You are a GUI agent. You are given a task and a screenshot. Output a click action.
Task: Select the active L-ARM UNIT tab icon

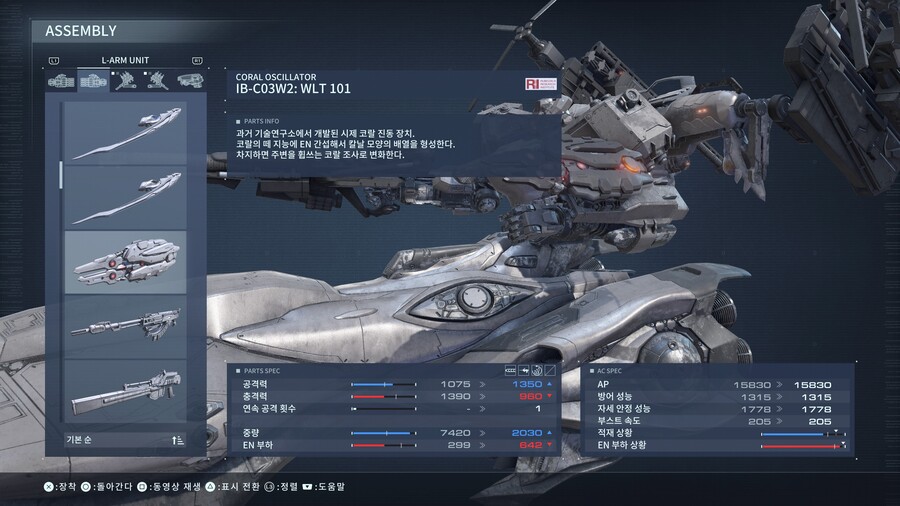94,82
